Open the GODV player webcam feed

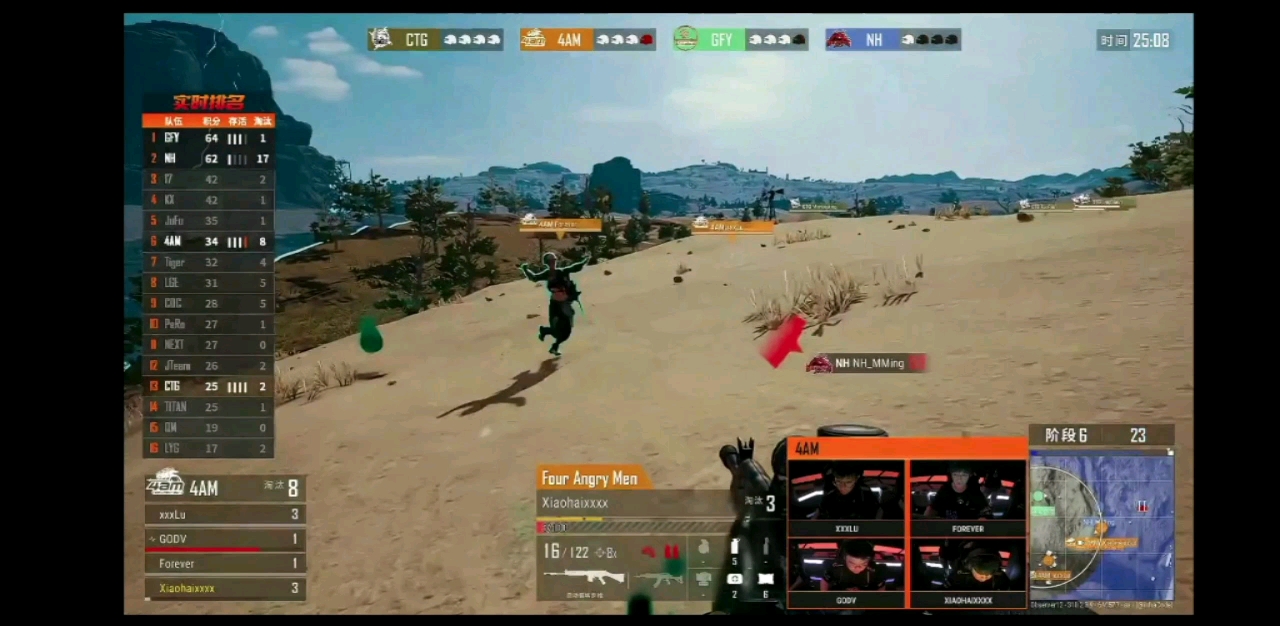tap(846, 573)
